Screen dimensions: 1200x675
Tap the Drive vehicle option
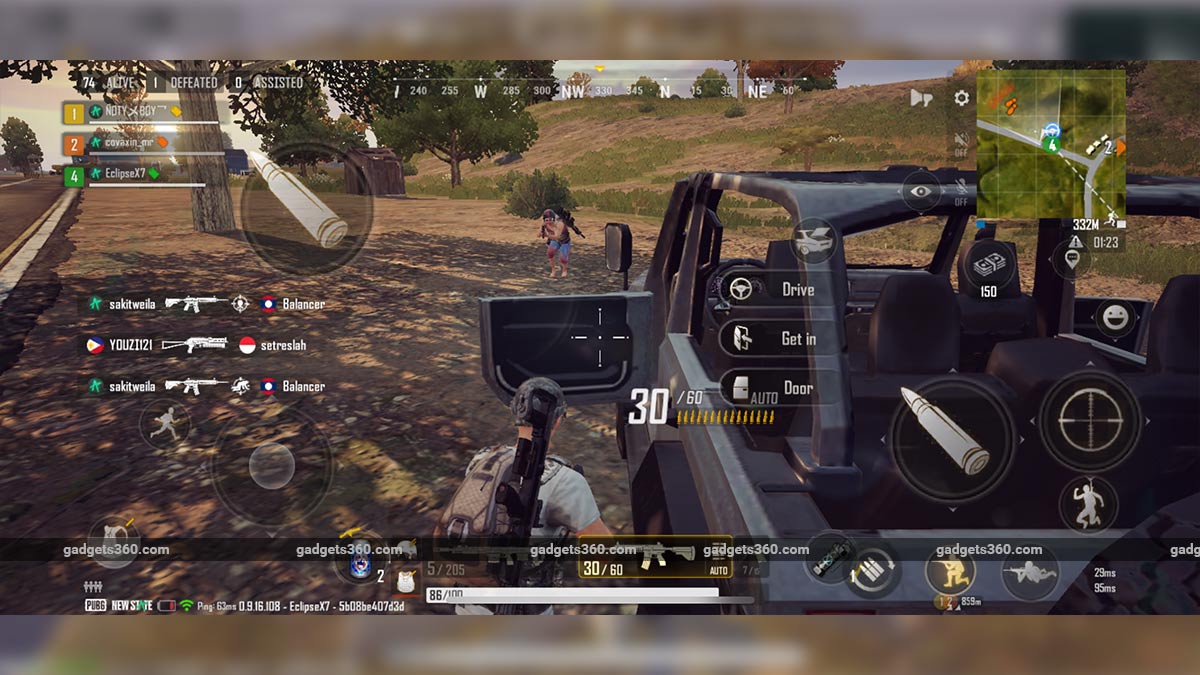[x=780, y=290]
